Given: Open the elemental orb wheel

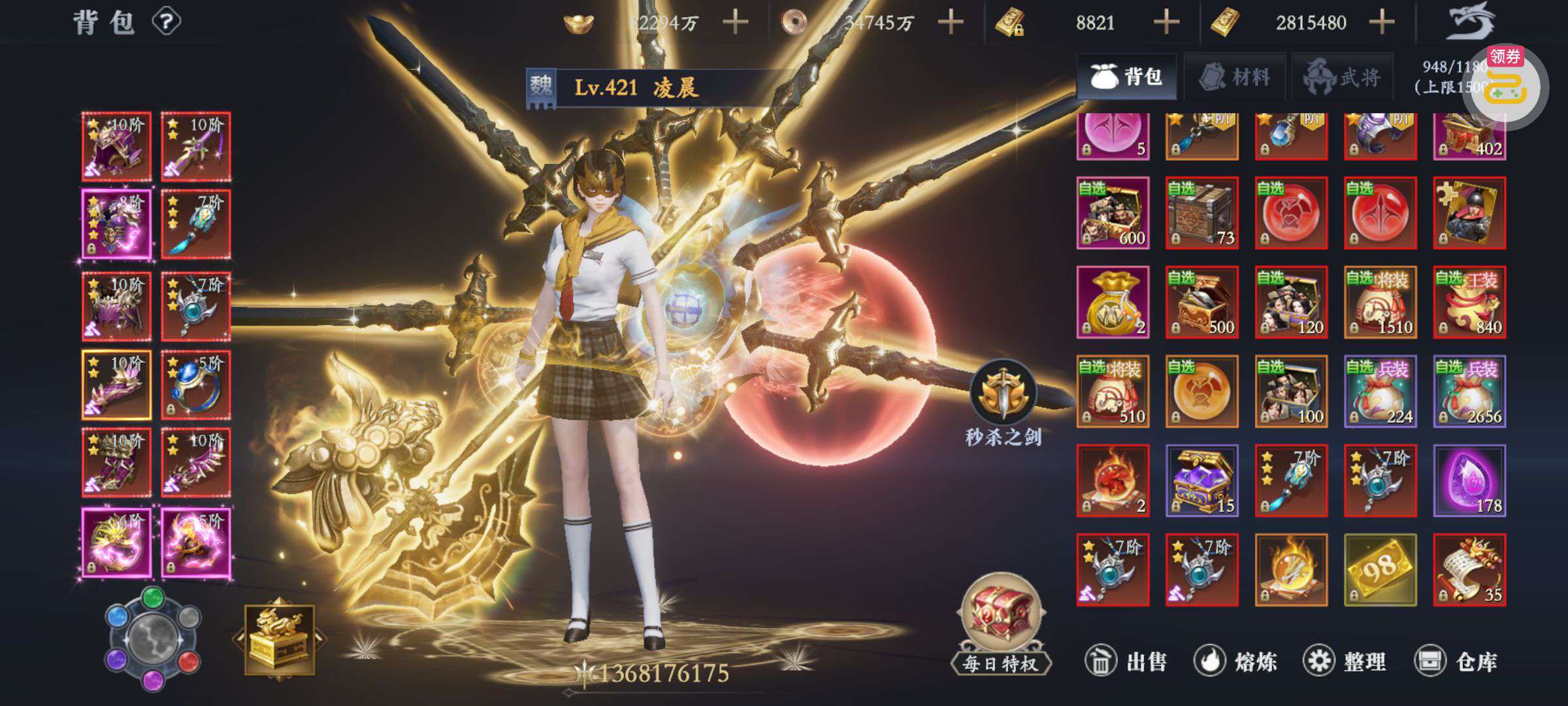Looking at the screenshot, I should tap(153, 637).
